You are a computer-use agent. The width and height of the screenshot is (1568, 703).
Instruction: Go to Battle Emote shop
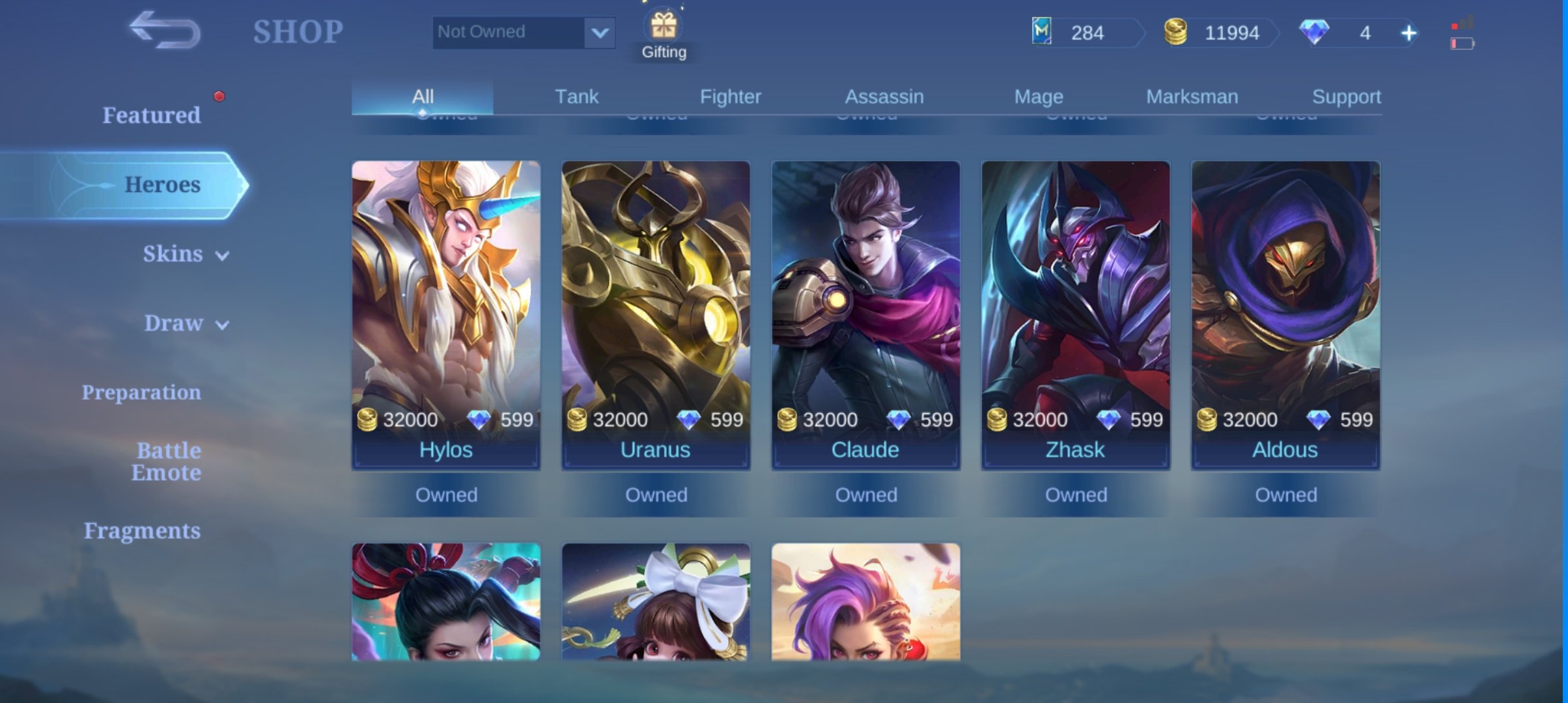click(166, 462)
